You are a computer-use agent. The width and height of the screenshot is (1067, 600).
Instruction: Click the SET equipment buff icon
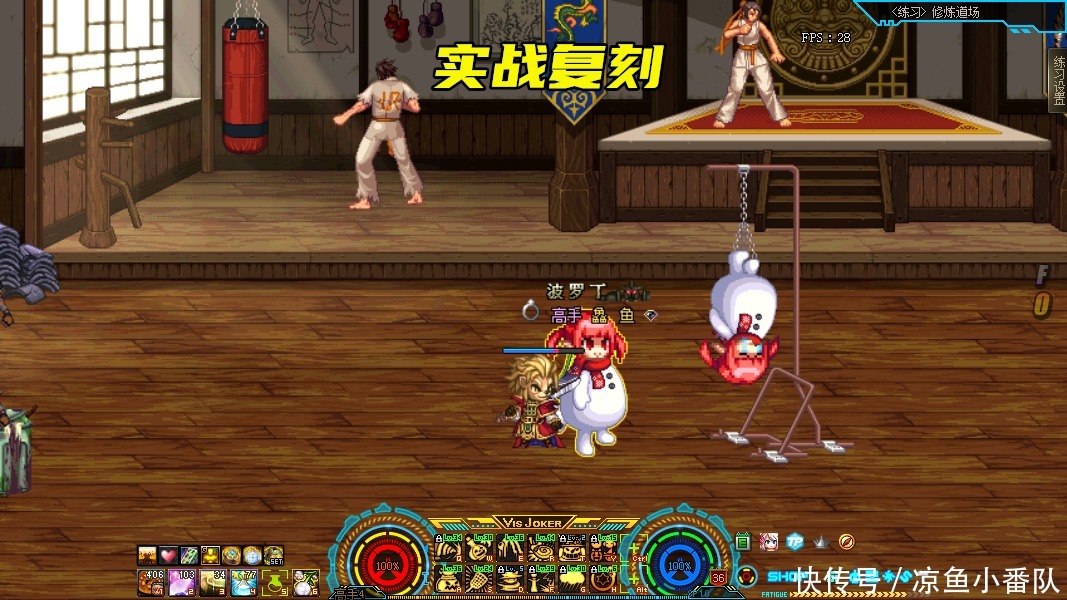[x=273, y=555]
